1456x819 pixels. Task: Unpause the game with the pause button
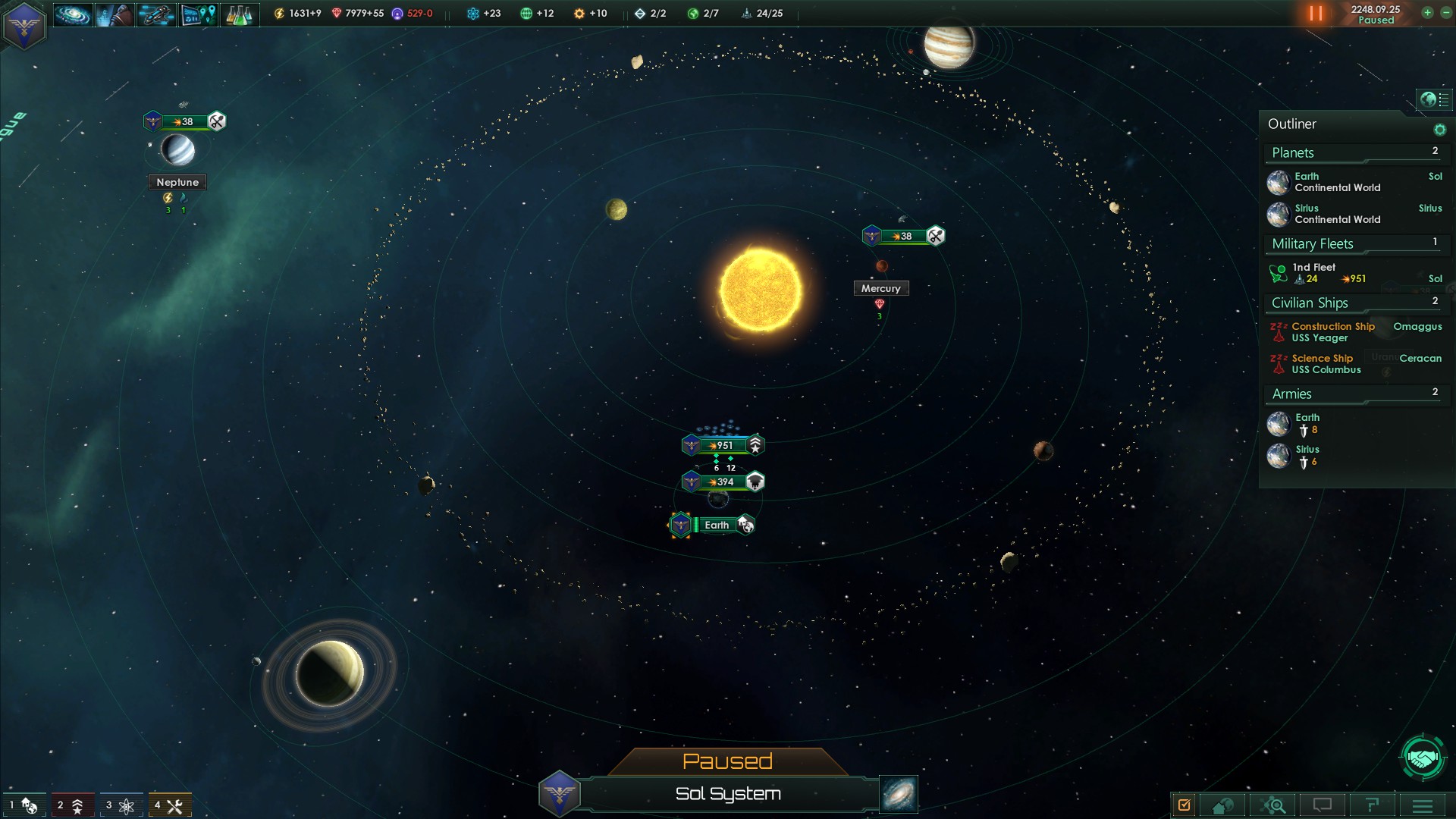point(1316,14)
